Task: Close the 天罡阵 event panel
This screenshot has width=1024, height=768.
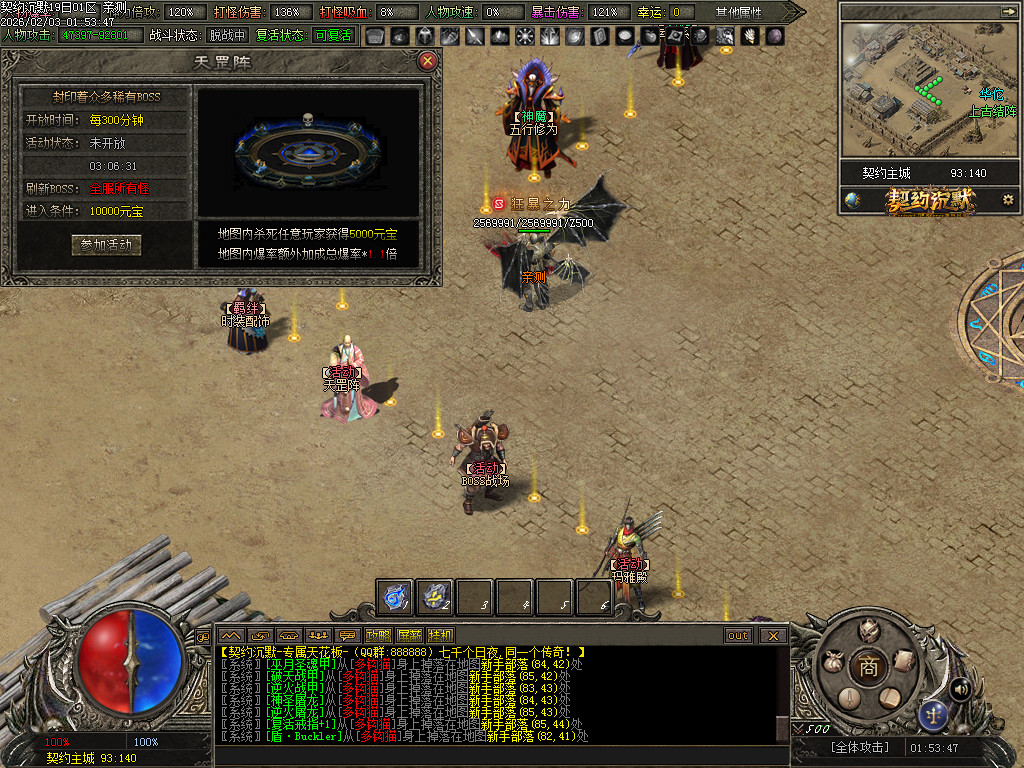Action: (427, 61)
